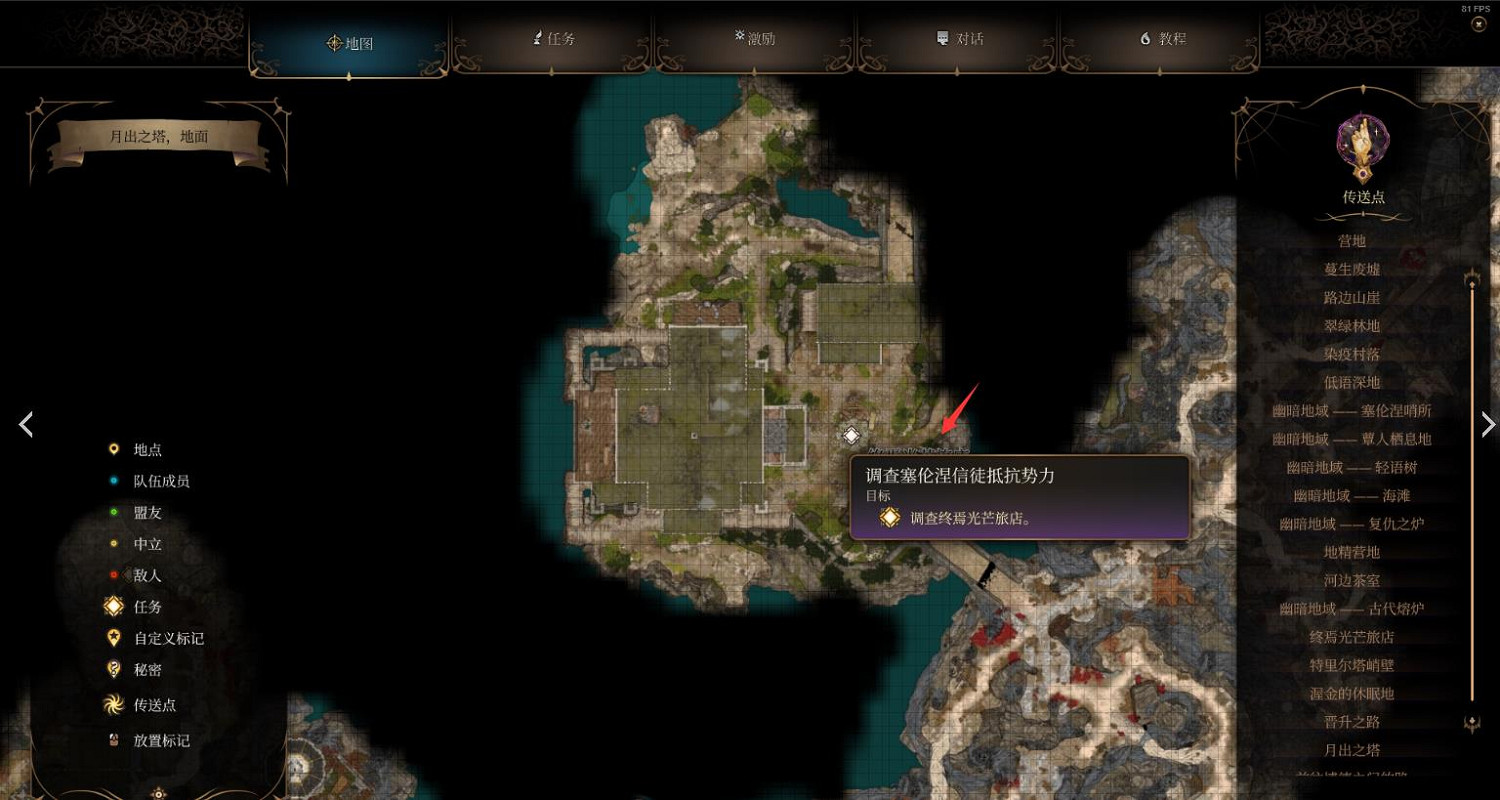Click the 地点 location legend icon

[115, 450]
